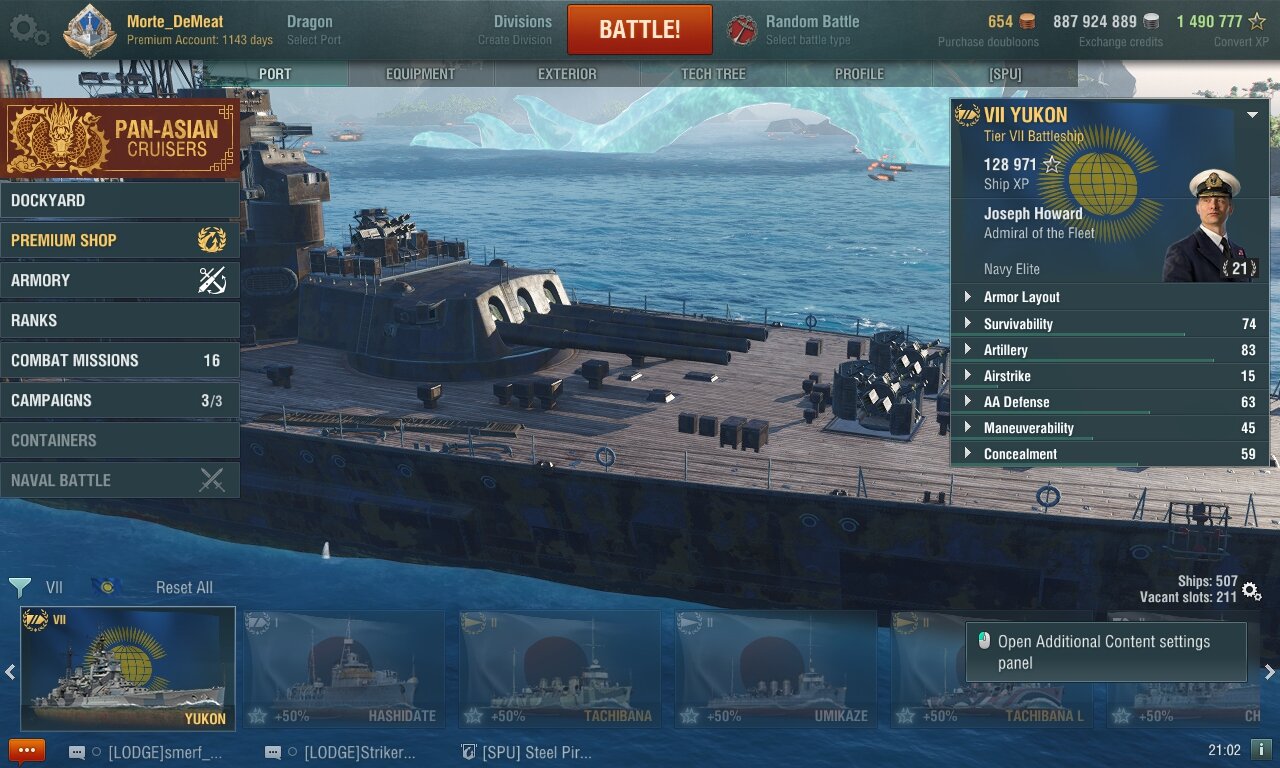Open the Dockyard menu entry

(120, 200)
